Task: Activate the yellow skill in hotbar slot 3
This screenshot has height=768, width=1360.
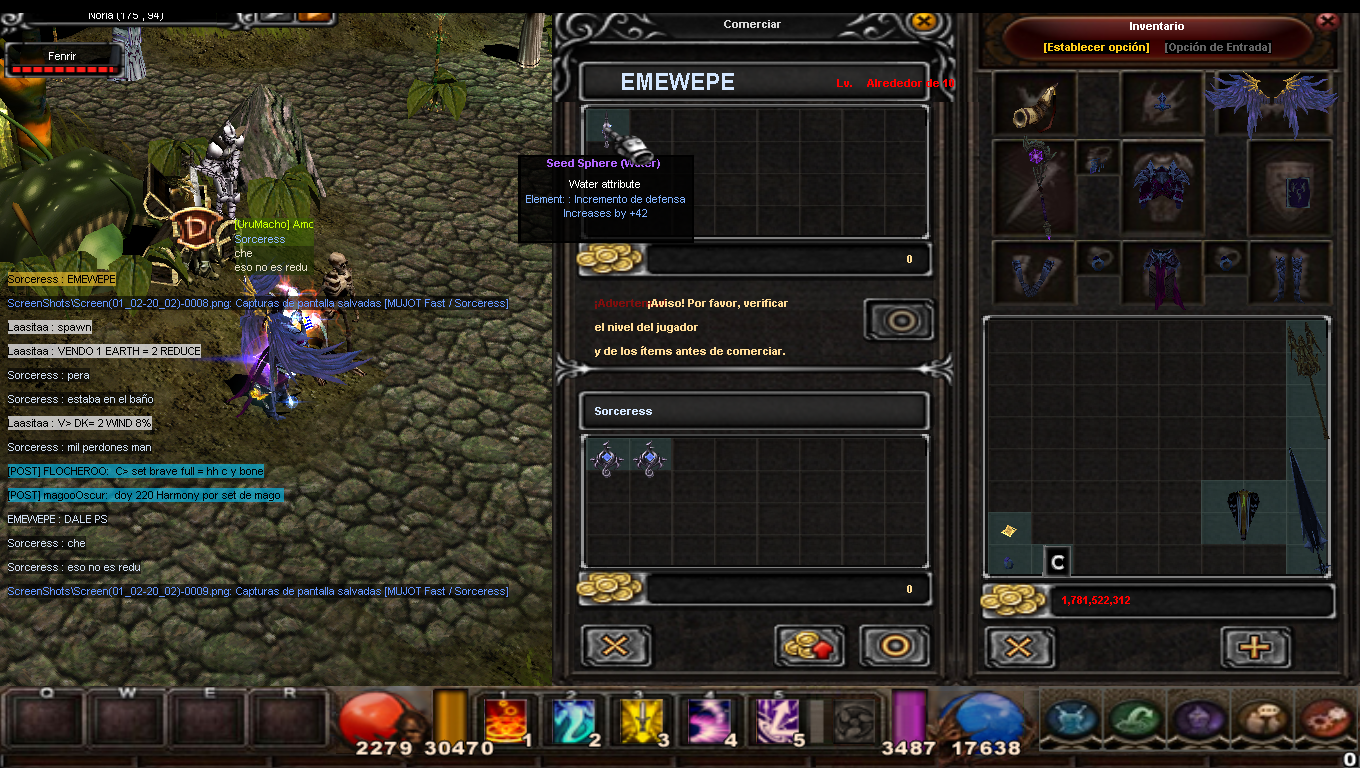Action: [x=641, y=721]
